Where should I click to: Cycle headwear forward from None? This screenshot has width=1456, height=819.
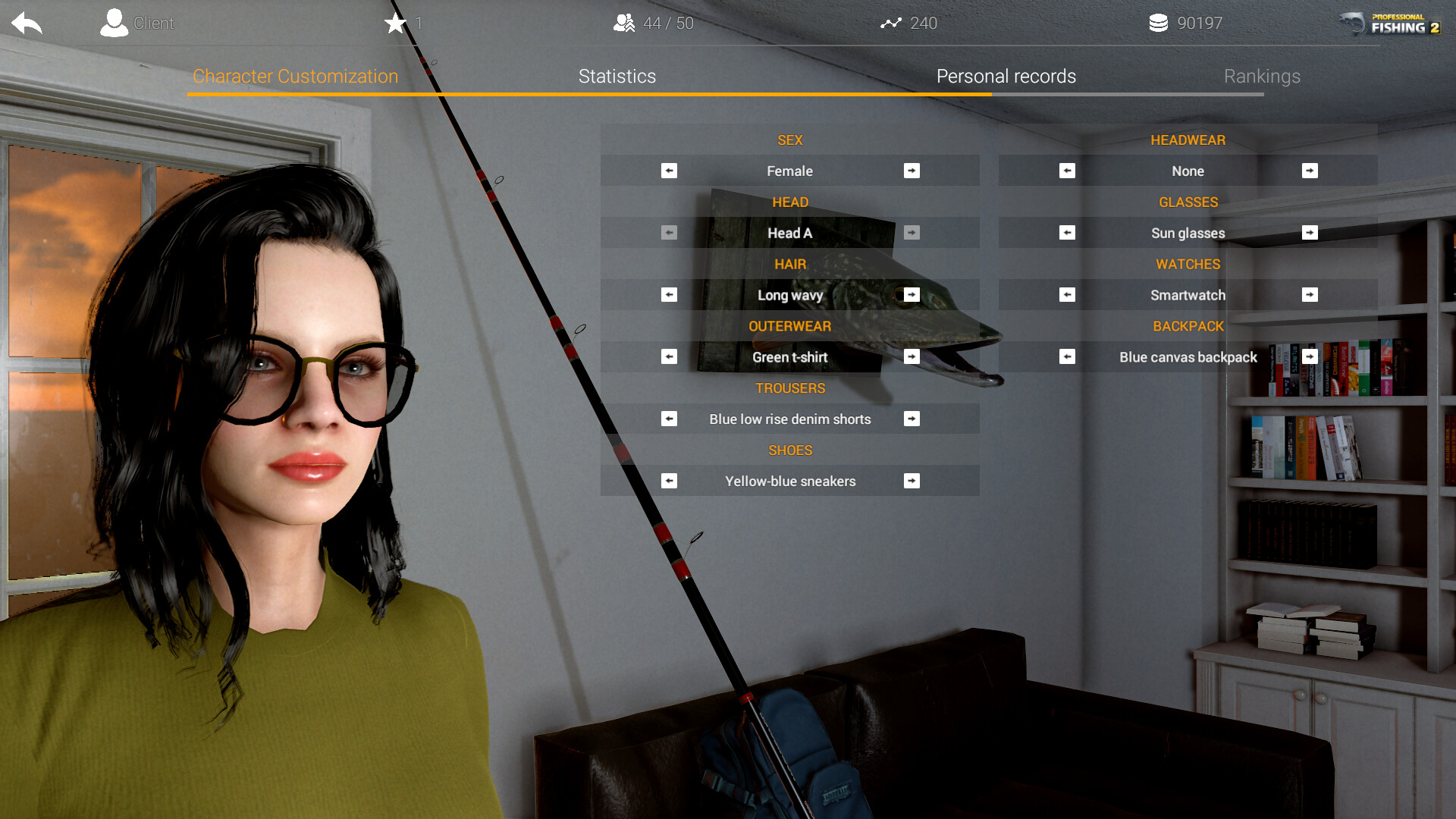1310,171
